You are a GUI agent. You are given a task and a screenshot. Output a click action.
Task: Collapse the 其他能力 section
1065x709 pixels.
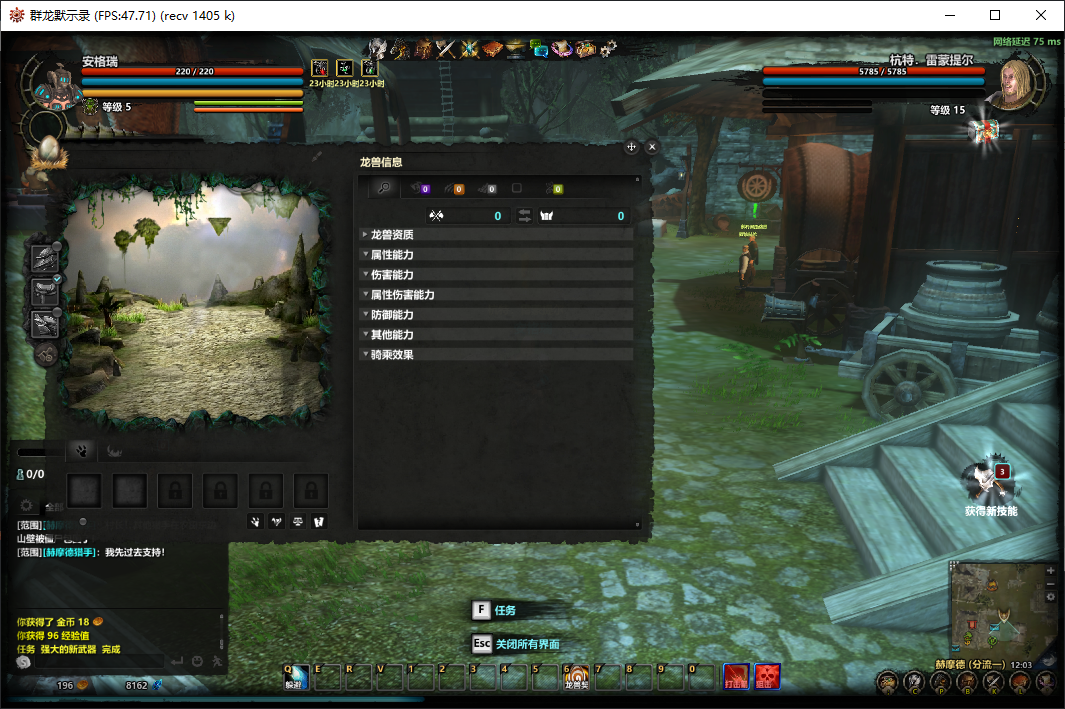(392, 335)
